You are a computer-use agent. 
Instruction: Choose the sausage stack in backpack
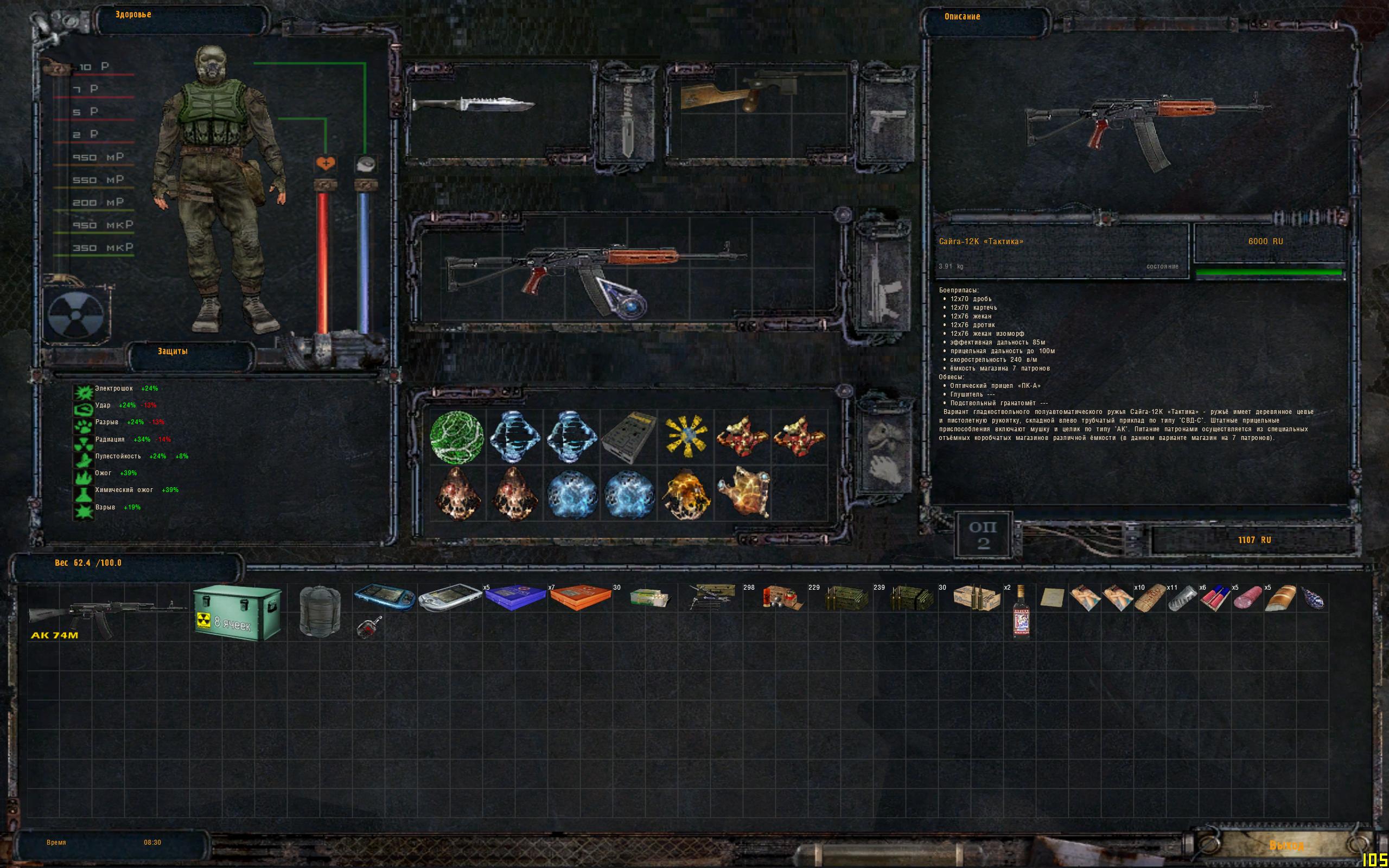tap(1248, 598)
